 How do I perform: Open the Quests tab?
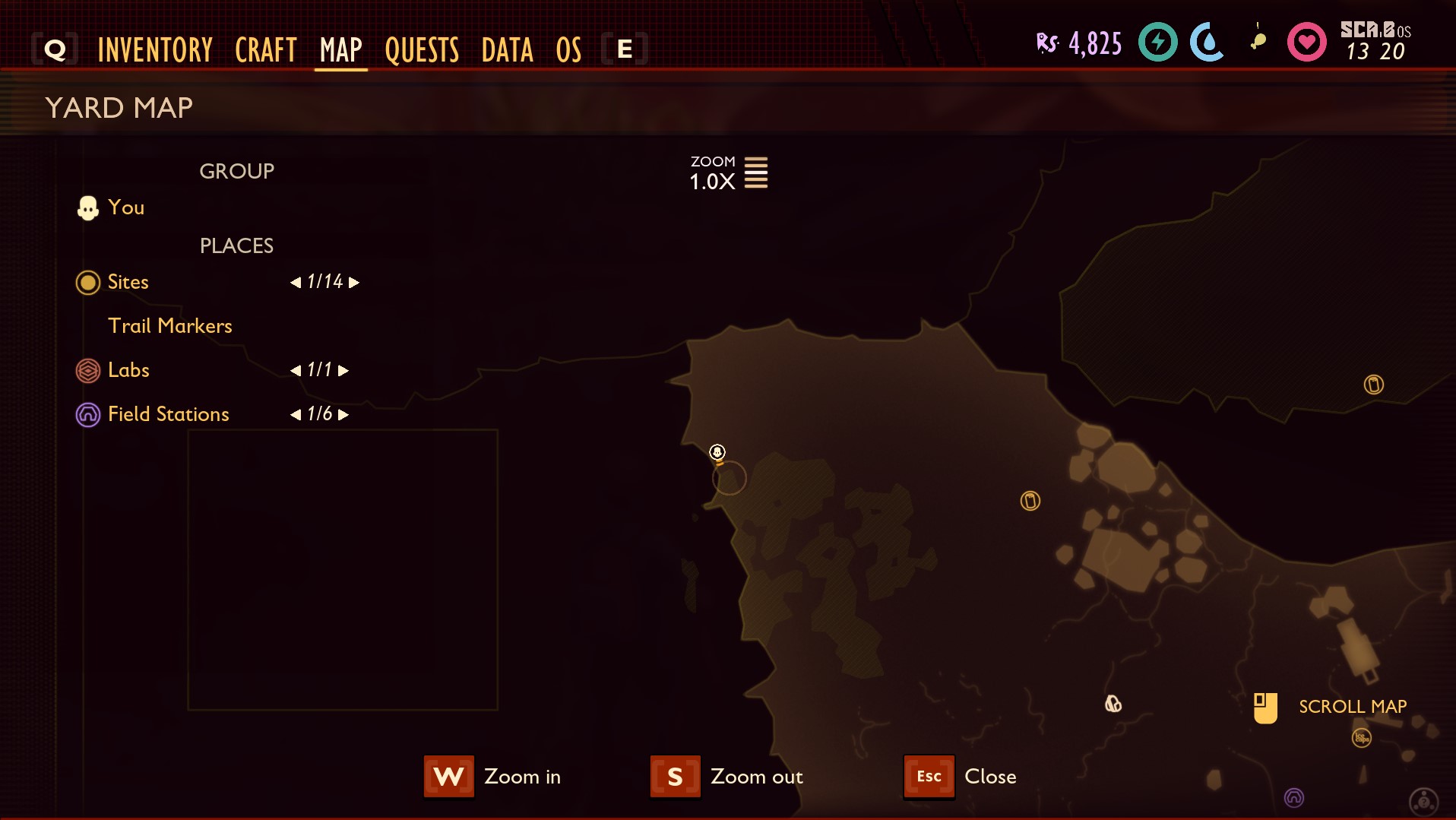point(422,50)
